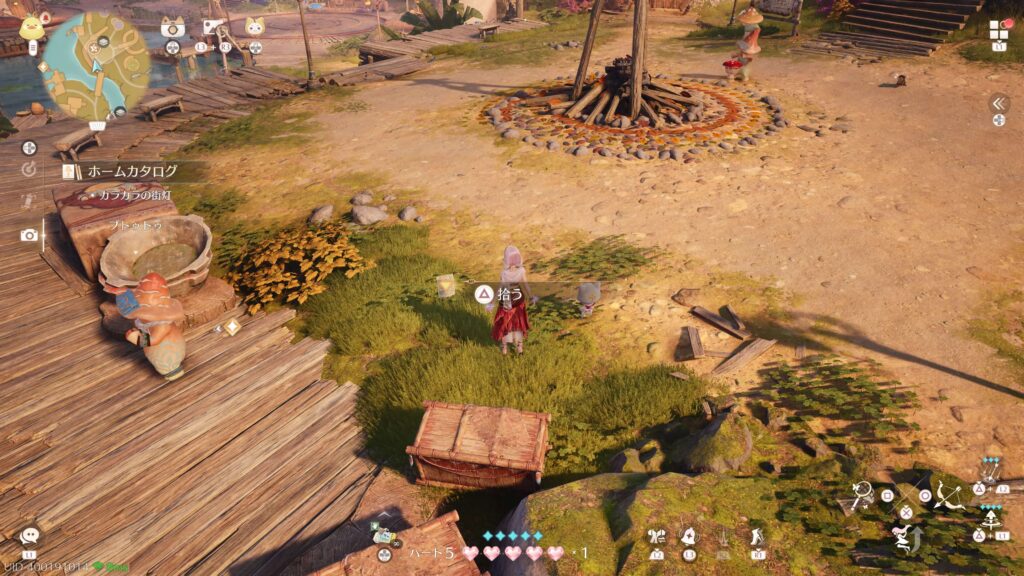Image resolution: width=1024 pixels, height=576 pixels.
Task: Open the chat speech bubble icon
Action: (x=29, y=536)
